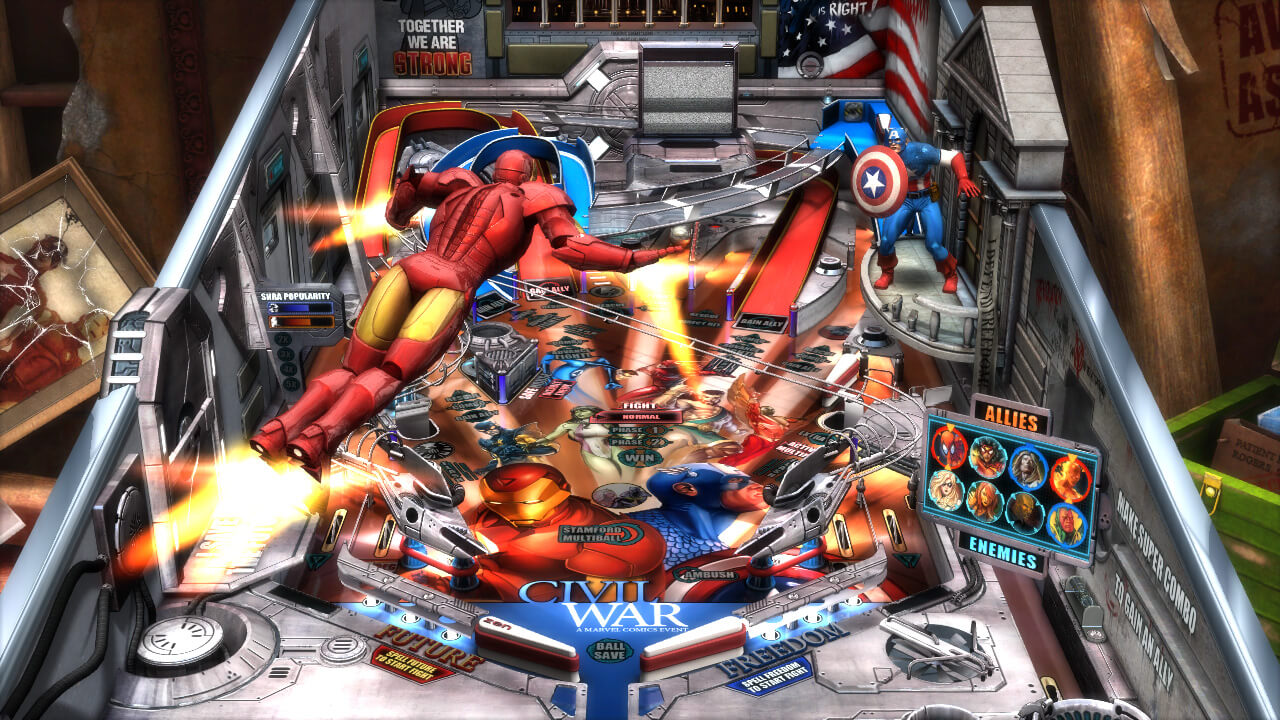Switch to the ENEMIES tab header
The width and height of the screenshot is (1280, 720).
(x=1003, y=550)
